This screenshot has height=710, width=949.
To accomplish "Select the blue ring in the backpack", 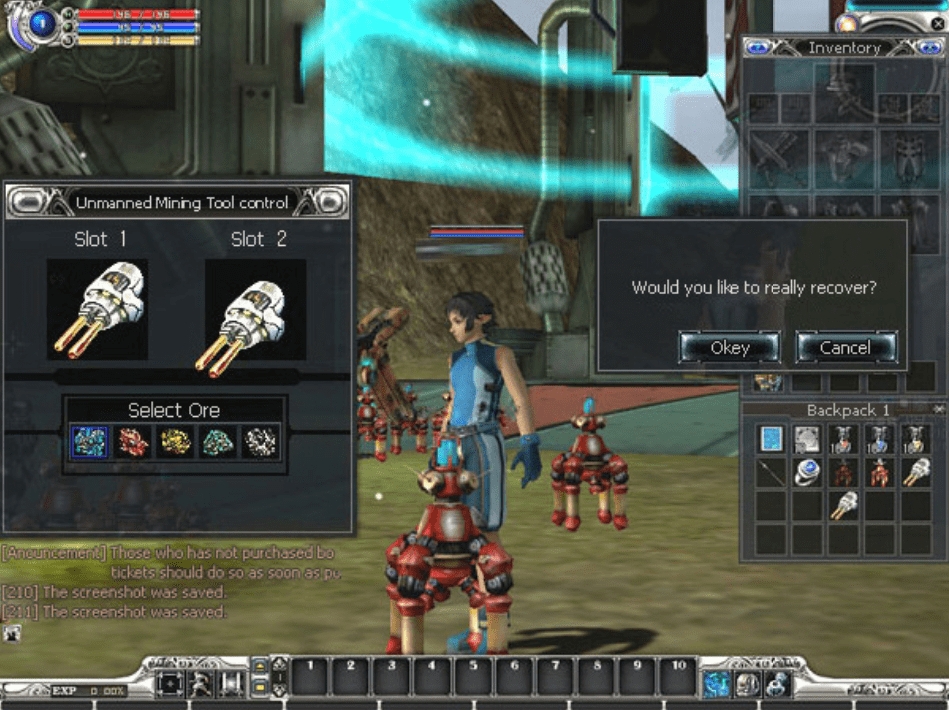I will (x=808, y=473).
